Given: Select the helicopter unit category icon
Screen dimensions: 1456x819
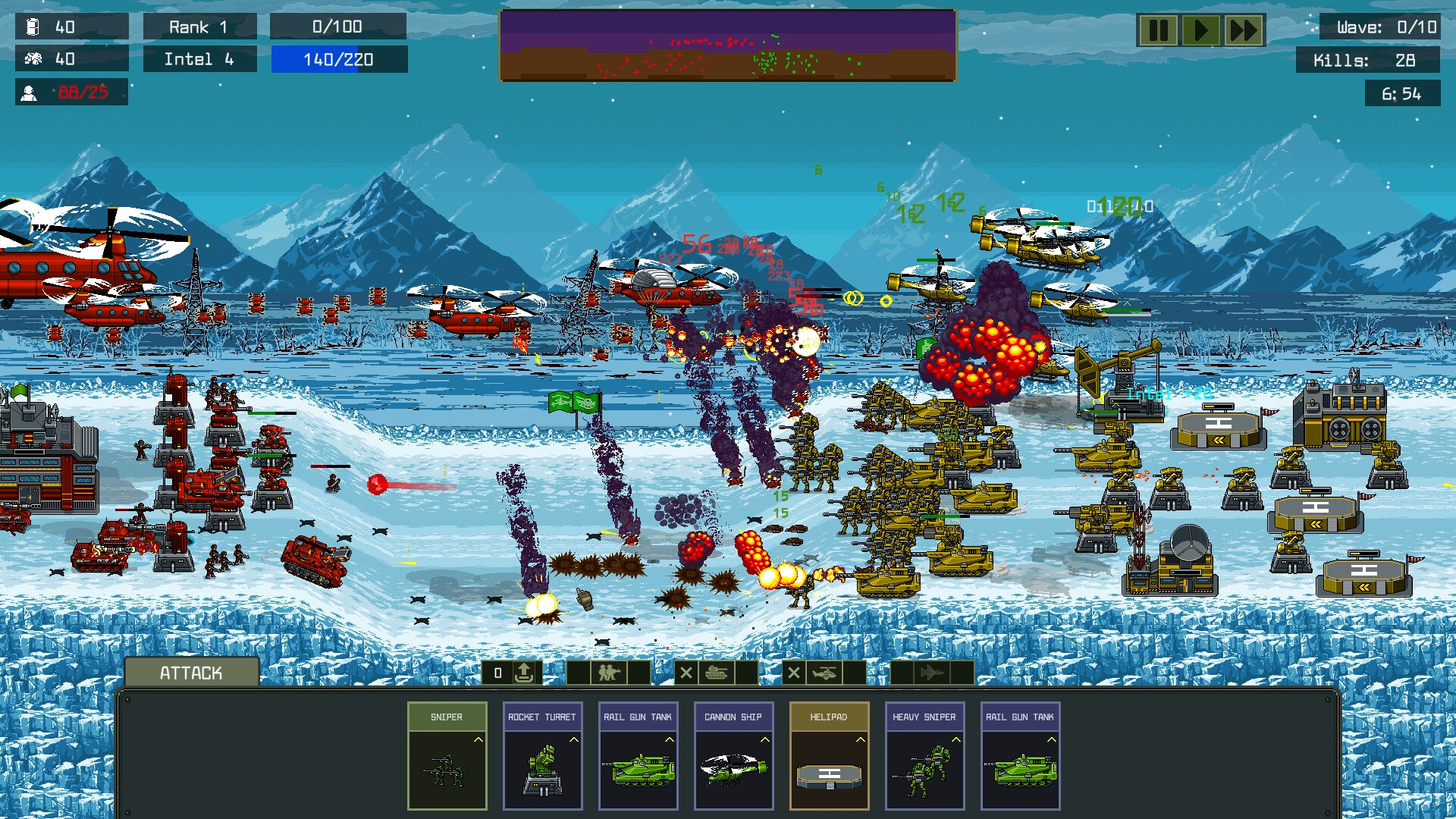Looking at the screenshot, I should (826, 673).
